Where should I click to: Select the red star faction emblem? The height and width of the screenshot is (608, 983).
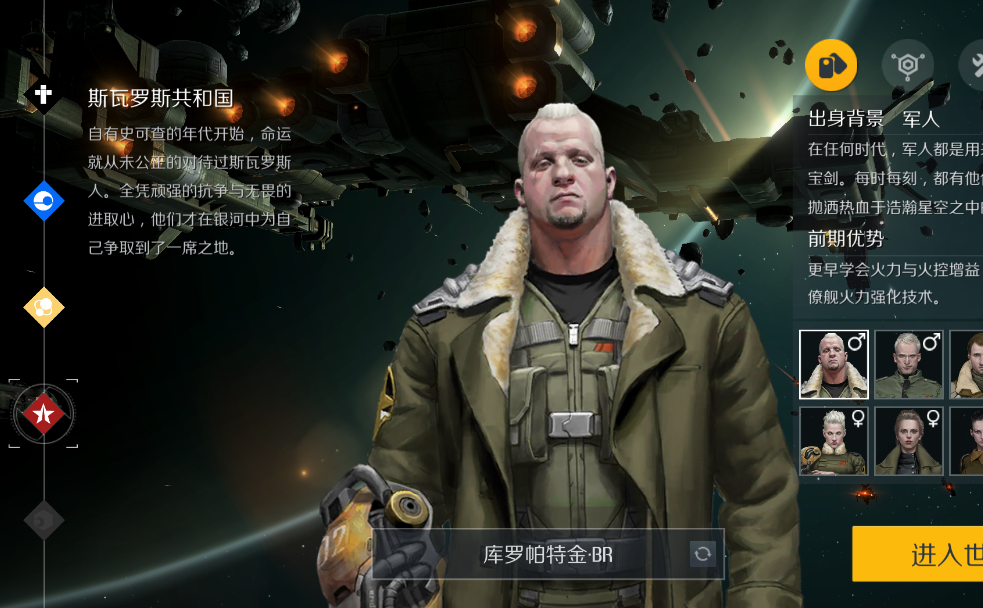tap(44, 412)
